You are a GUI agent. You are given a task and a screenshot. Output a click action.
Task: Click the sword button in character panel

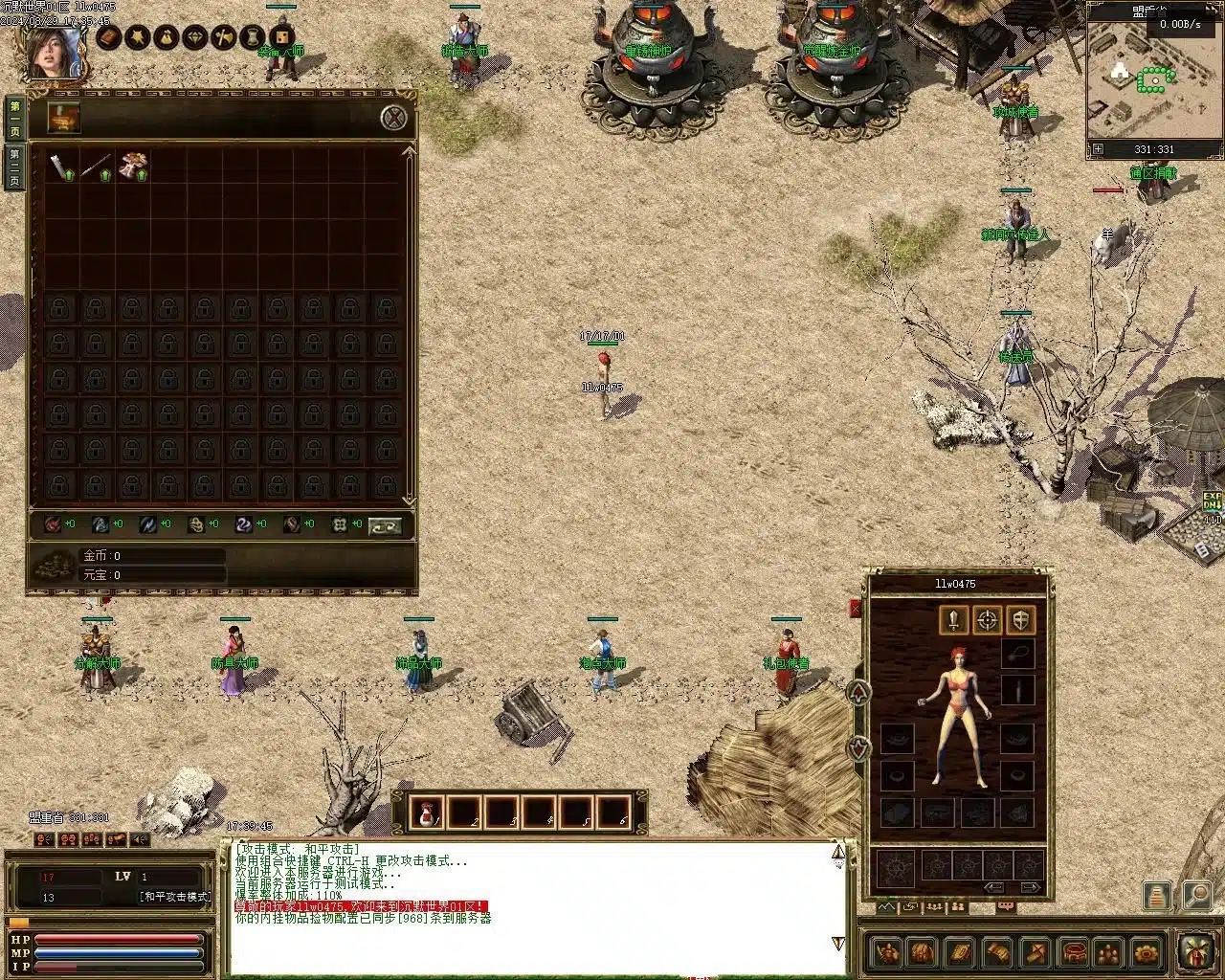(x=953, y=620)
